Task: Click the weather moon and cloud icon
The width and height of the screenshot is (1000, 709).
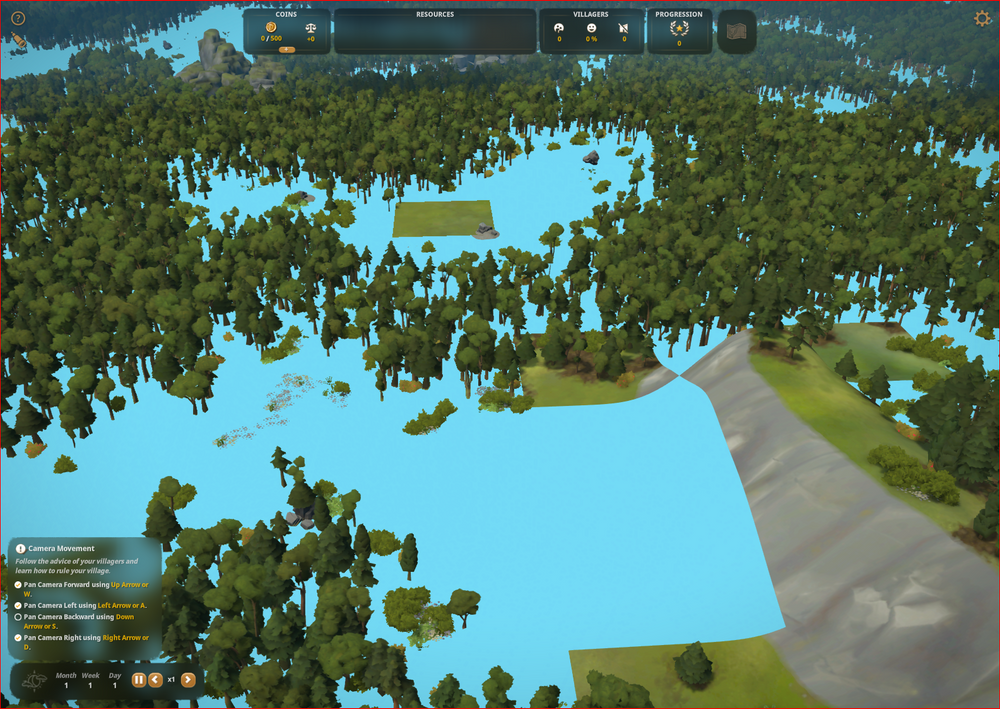Action: click(x=36, y=681)
